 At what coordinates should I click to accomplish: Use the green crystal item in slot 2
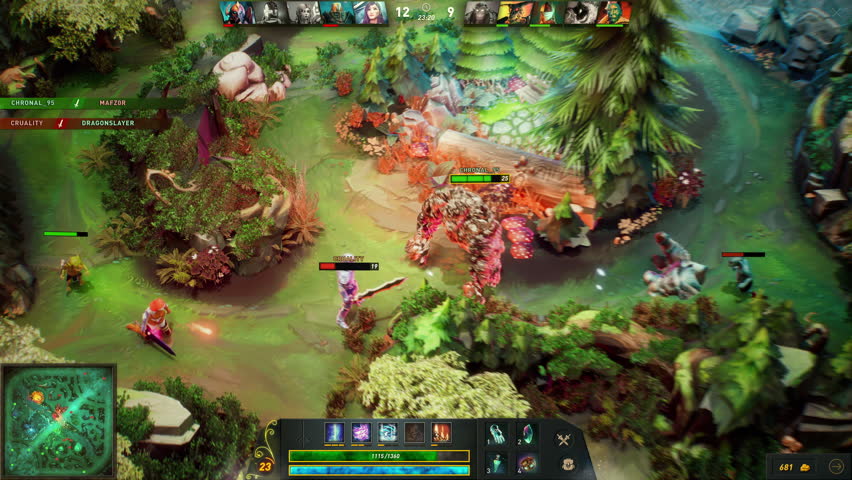[527, 434]
